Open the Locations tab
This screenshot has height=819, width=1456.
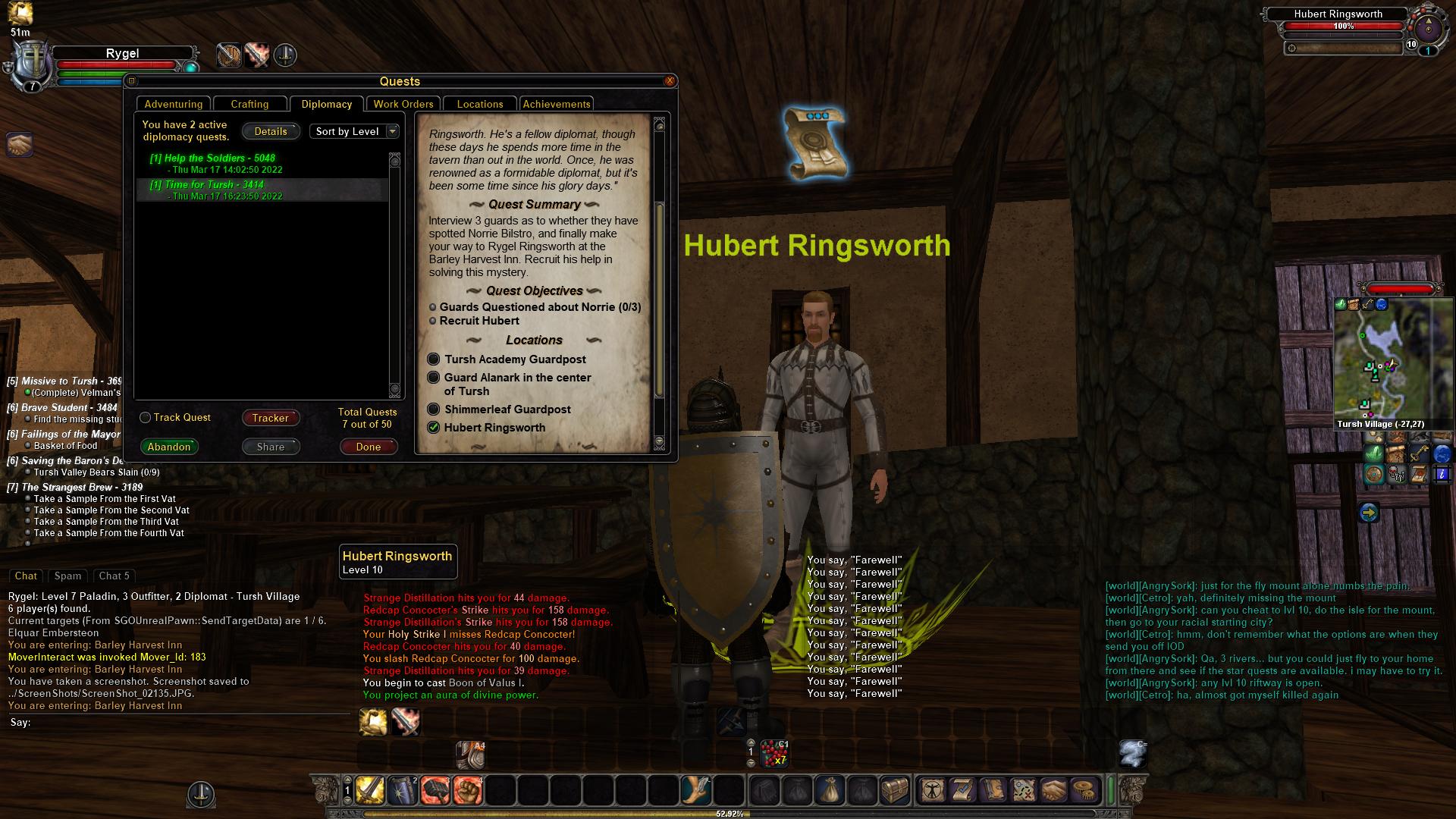point(479,104)
